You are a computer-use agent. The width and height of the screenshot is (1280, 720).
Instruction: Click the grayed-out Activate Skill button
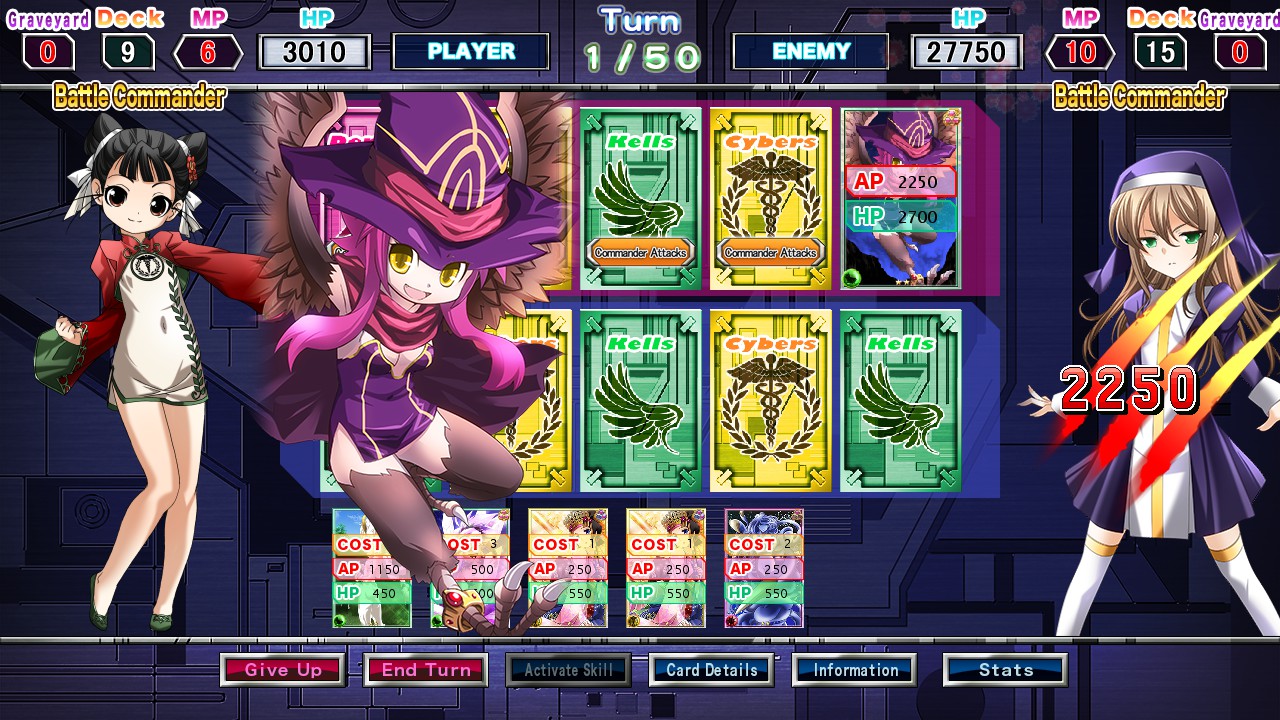568,670
